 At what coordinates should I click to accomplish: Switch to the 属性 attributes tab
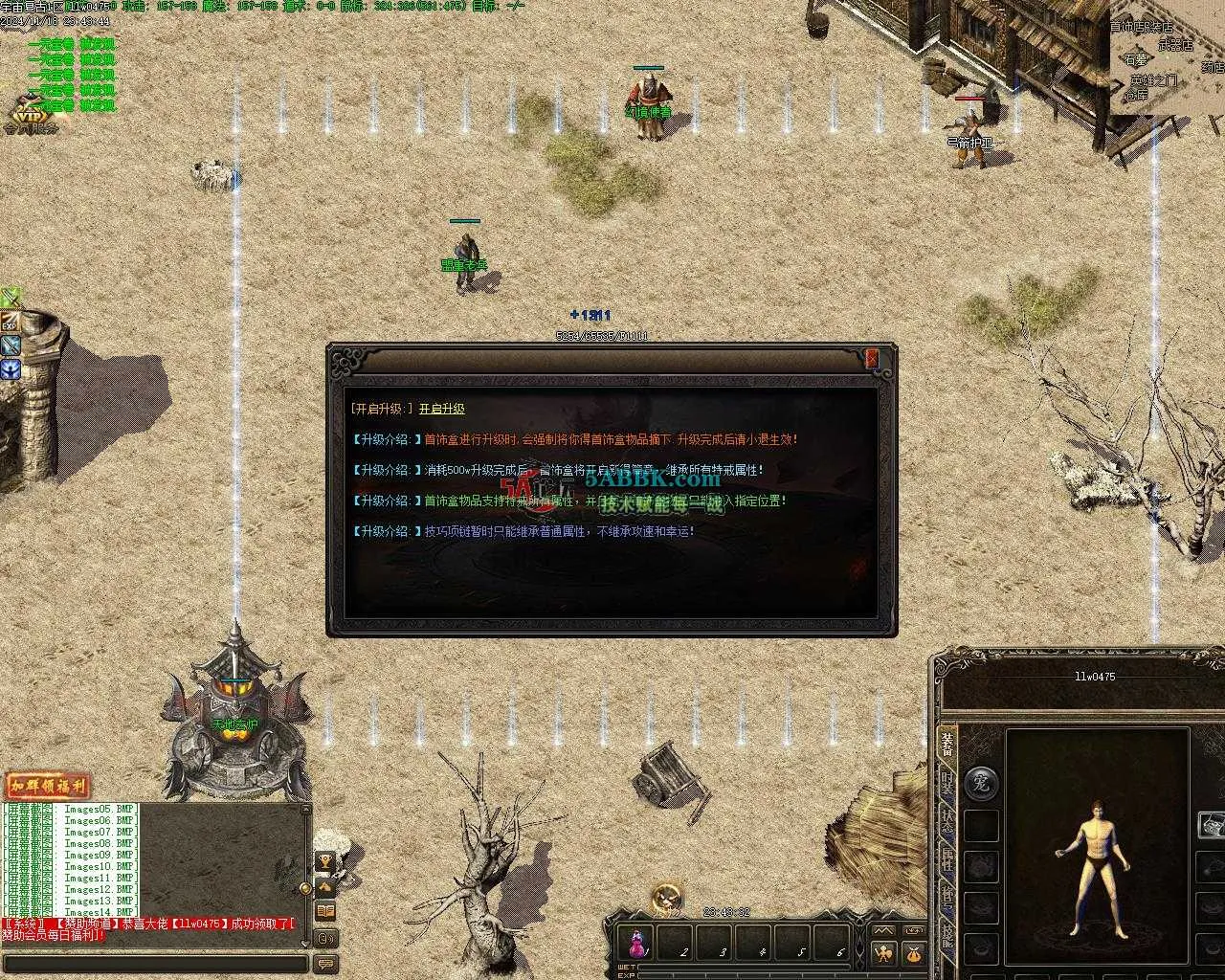[947, 859]
